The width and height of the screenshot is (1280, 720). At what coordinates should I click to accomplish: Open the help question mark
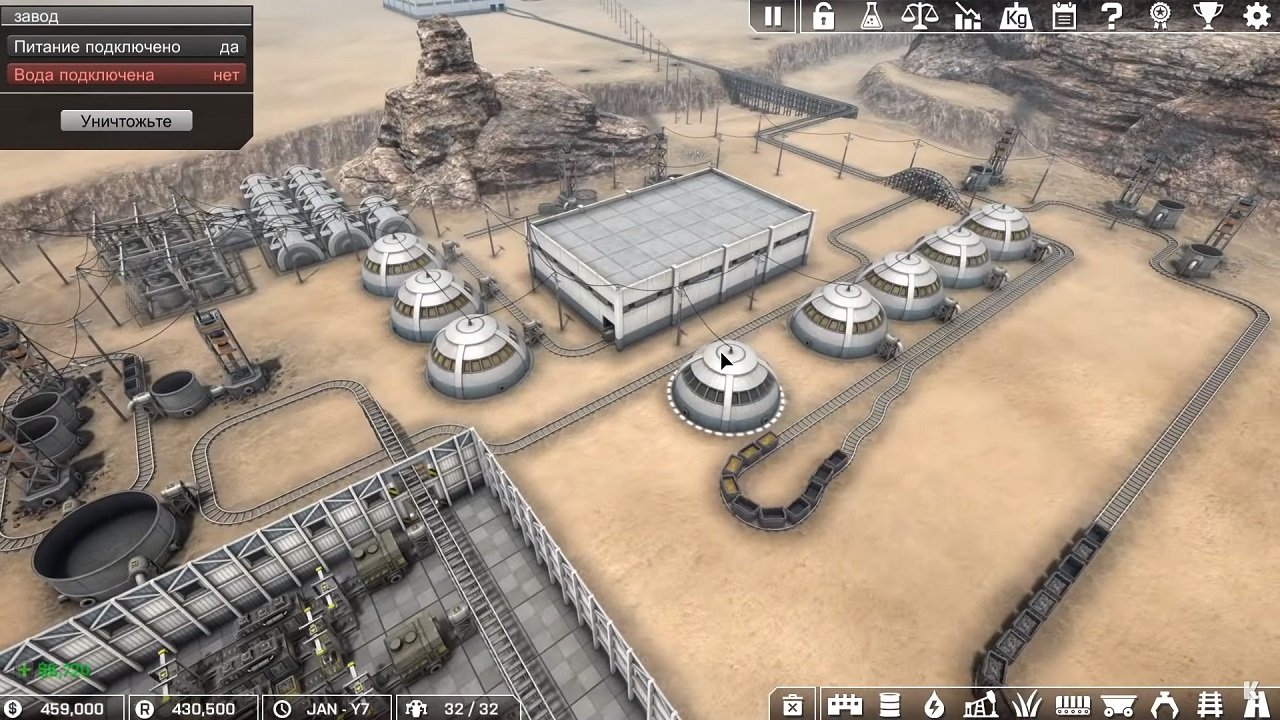pyautogui.click(x=1111, y=16)
